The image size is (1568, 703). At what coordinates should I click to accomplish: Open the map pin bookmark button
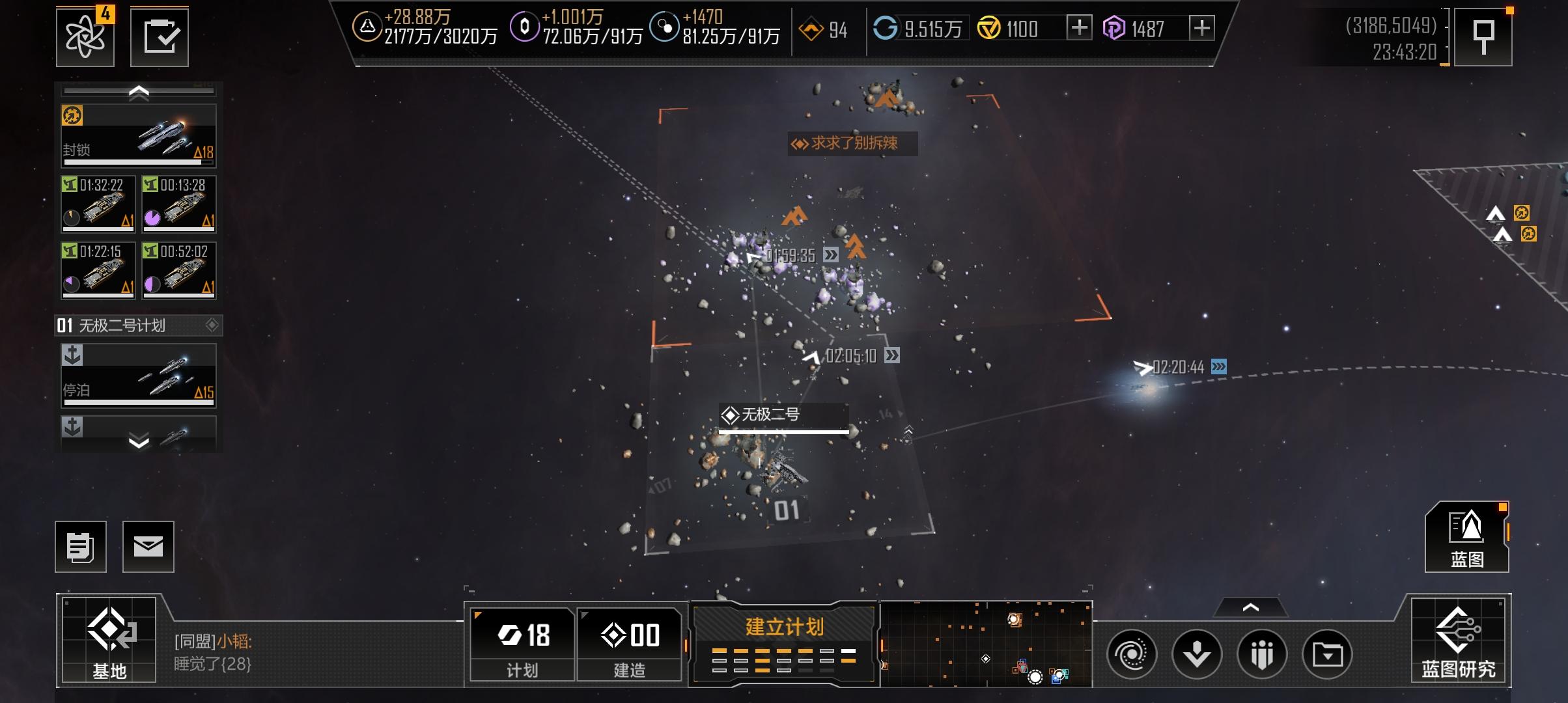(x=1483, y=36)
